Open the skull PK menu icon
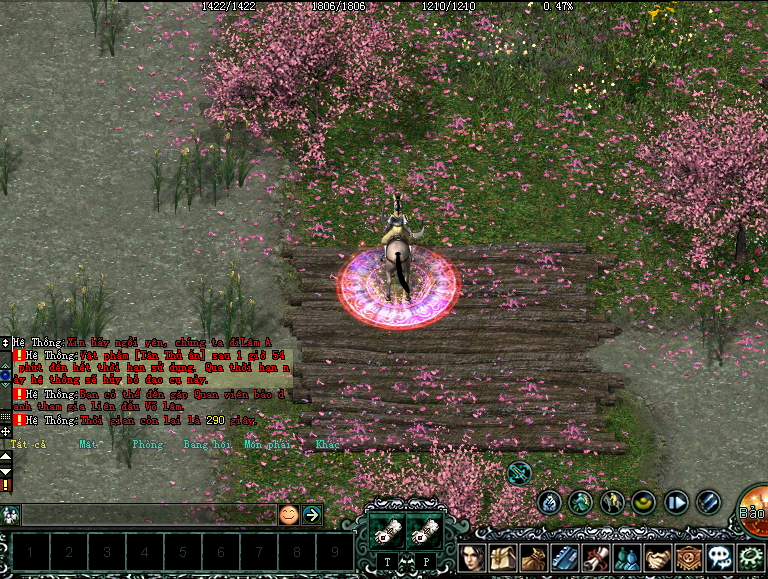This screenshot has height=579, width=768. 720,557
